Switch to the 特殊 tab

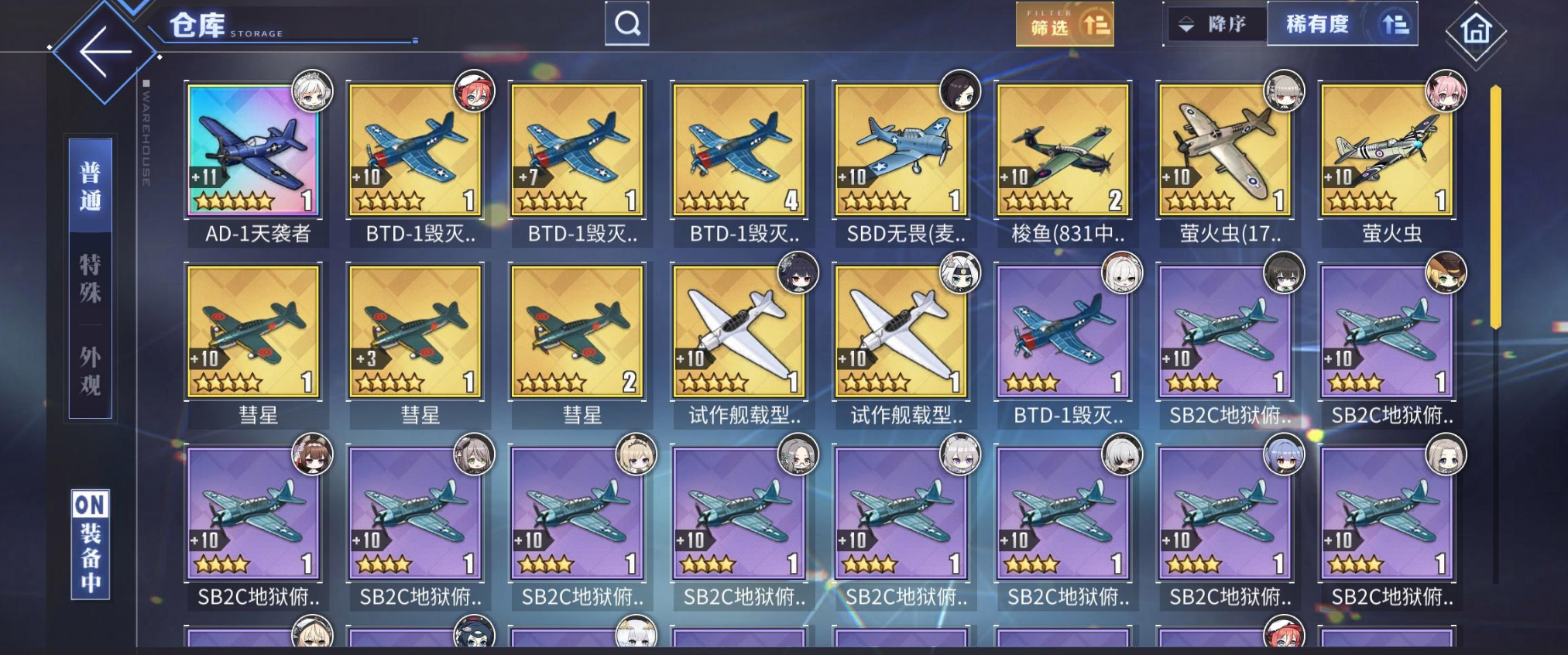click(x=91, y=279)
